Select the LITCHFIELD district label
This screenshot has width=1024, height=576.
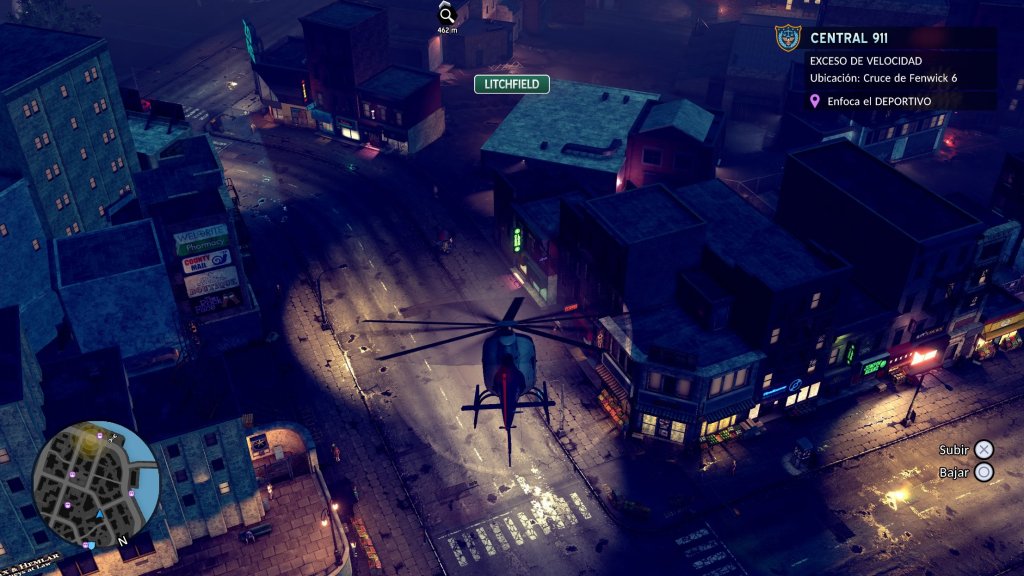[512, 84]
